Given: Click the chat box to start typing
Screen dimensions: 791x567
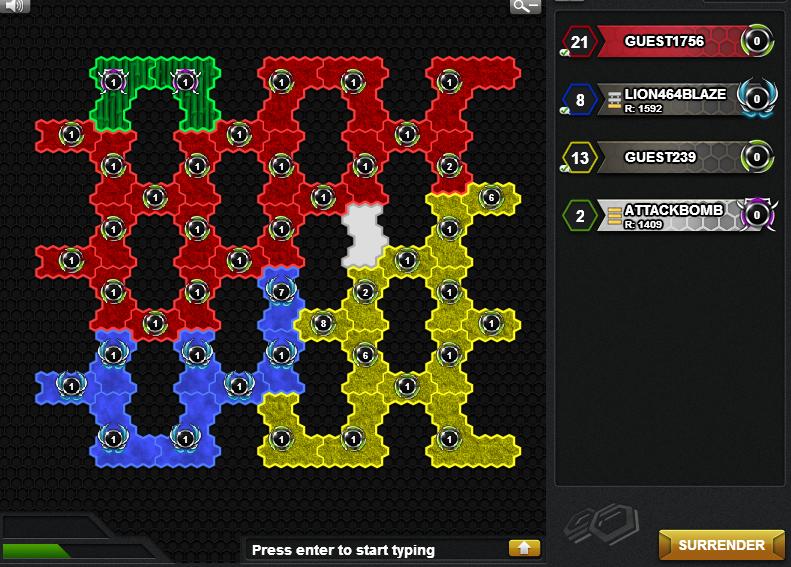Looking at the screenshot, I should pos(375,549).
